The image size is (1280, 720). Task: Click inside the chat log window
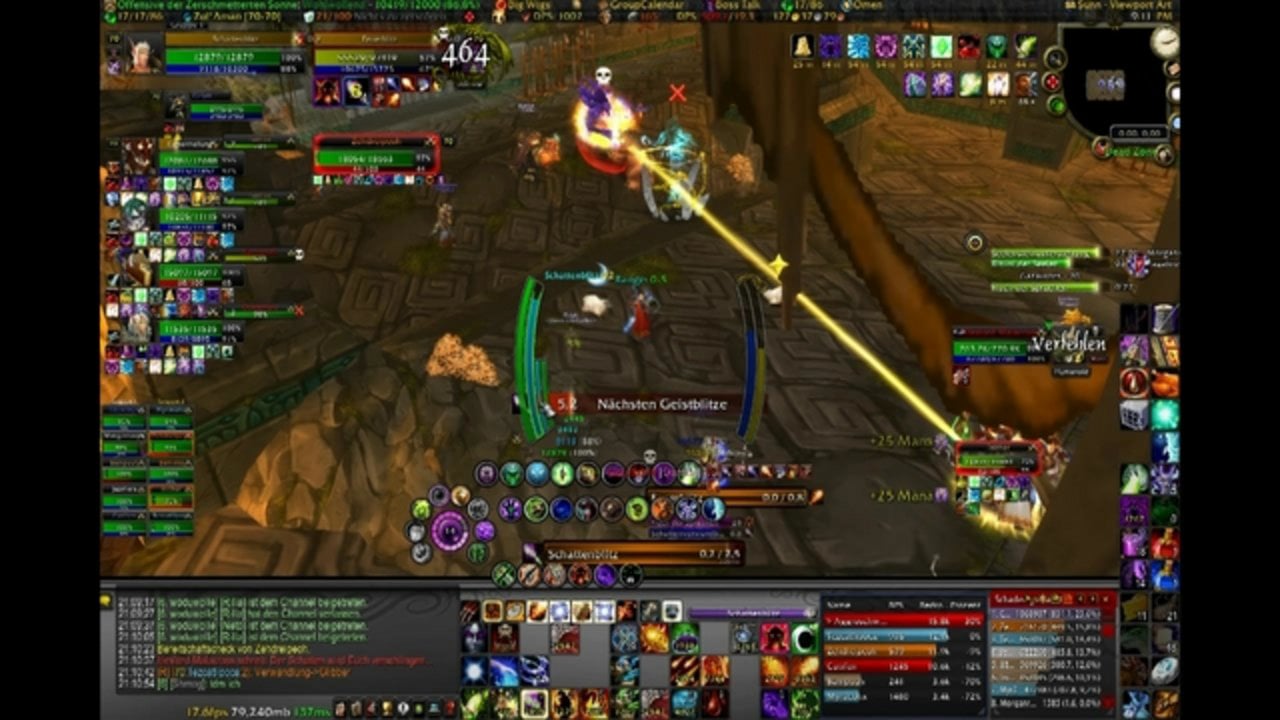[280, 640]
